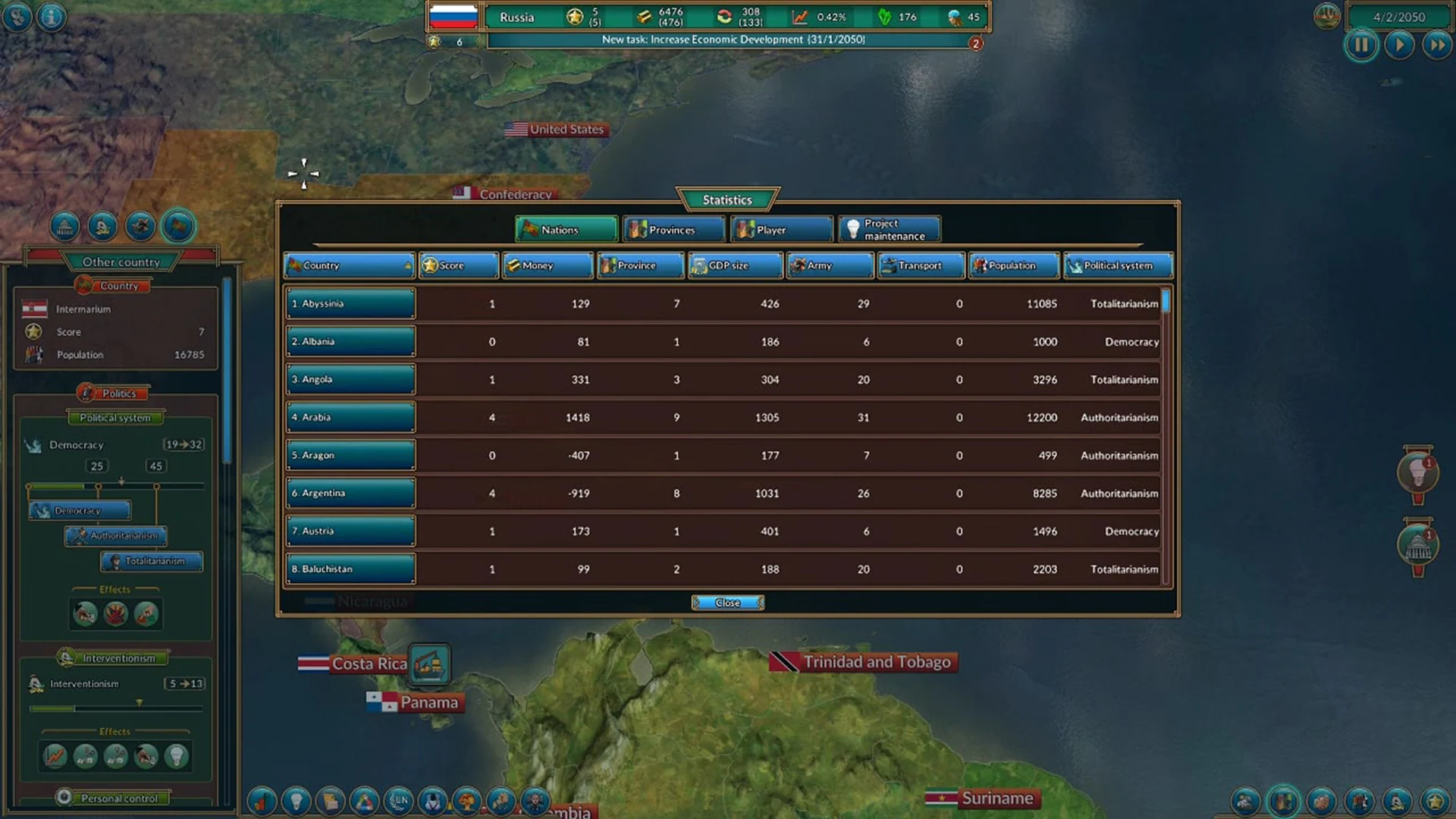
Task: Select the capitol building icon above Other country panel
Action: 64,225
